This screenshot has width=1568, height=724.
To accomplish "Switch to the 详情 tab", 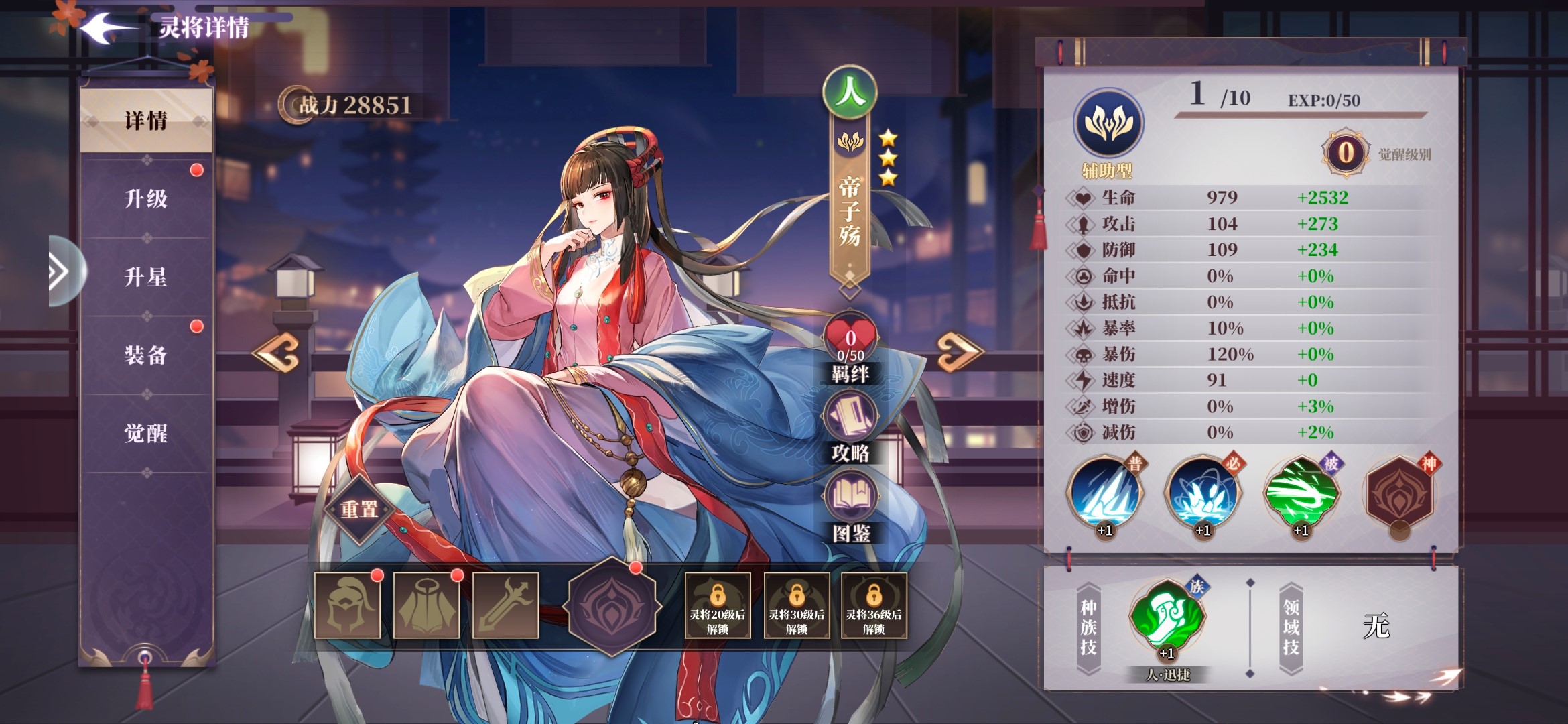I will coord(146,121).
